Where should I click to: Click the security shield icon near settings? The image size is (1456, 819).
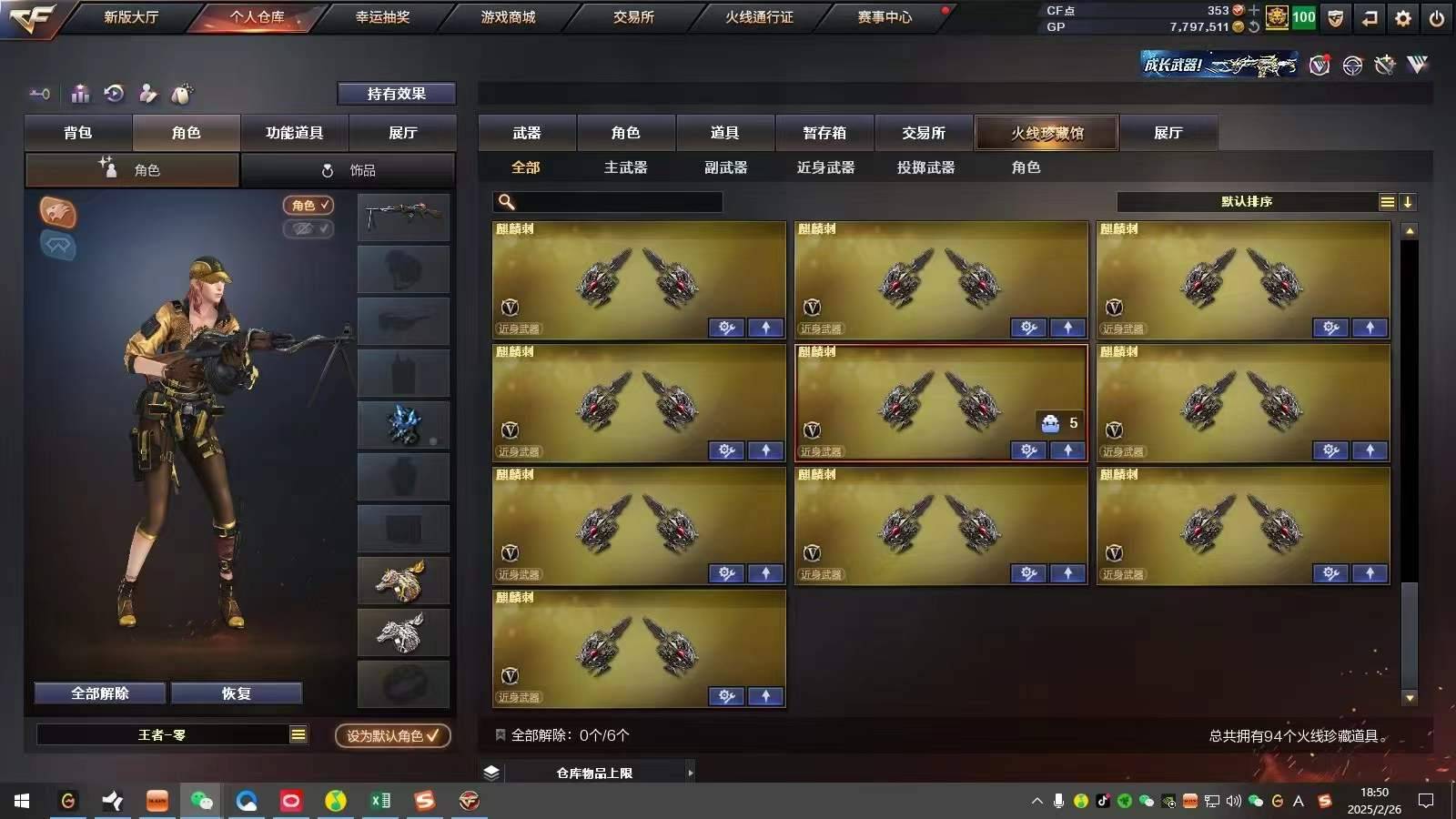[1335, 17]
